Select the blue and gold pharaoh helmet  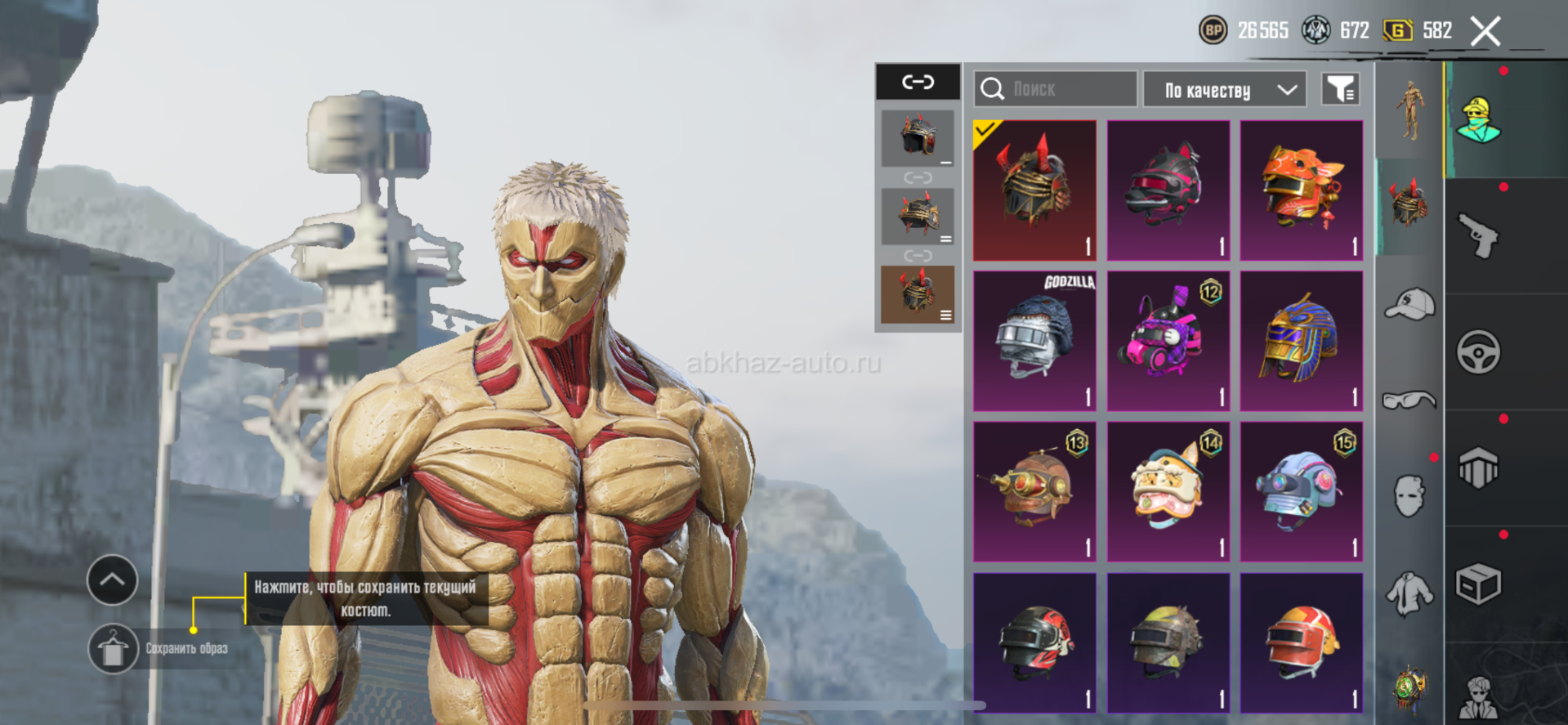pyautogui.click(x=1301, y=340)
